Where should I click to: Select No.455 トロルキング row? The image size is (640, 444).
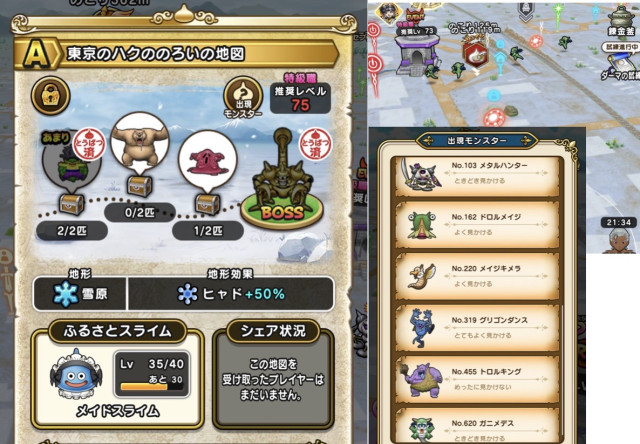[475, 377]
